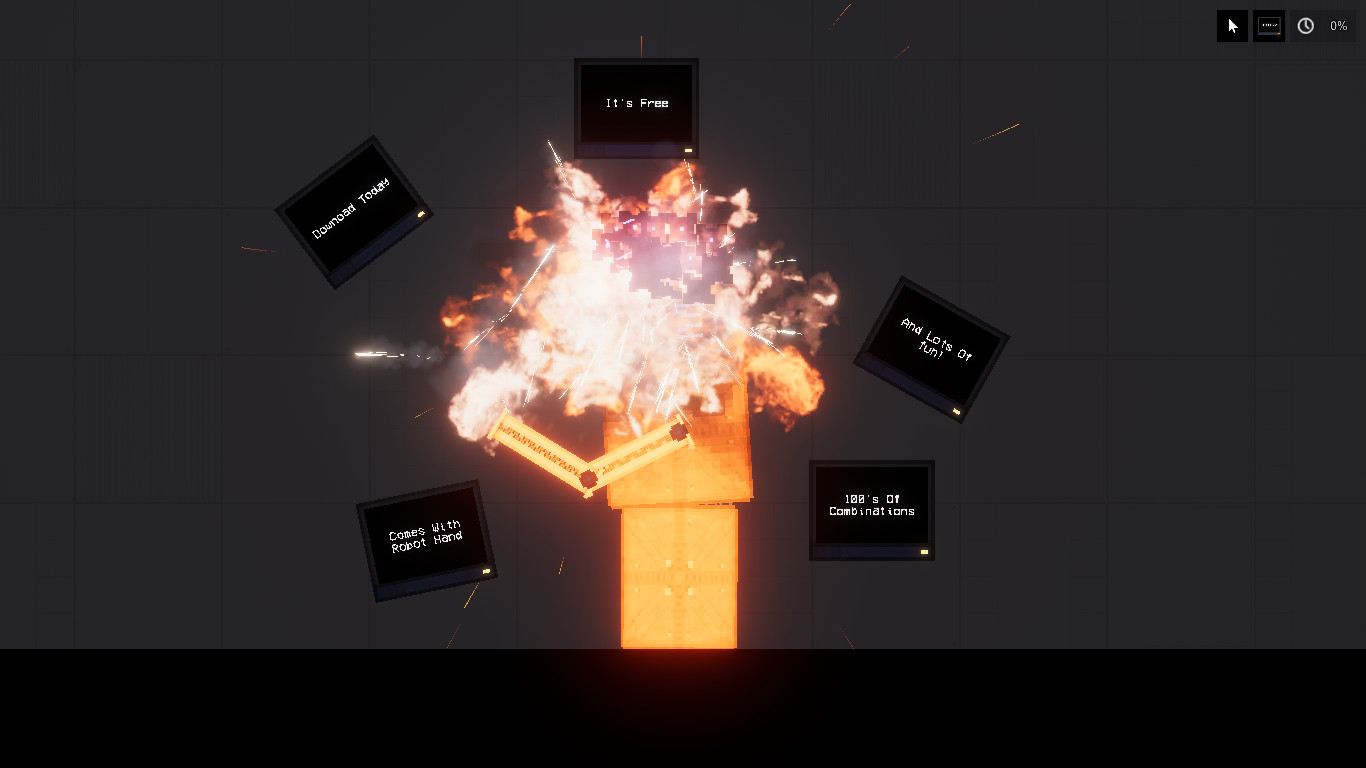Viewport: 1366px width, 768px height.
Task: Click the yellow light on "And Lots Of fun!" TV
Action: [x=957, y=411]
